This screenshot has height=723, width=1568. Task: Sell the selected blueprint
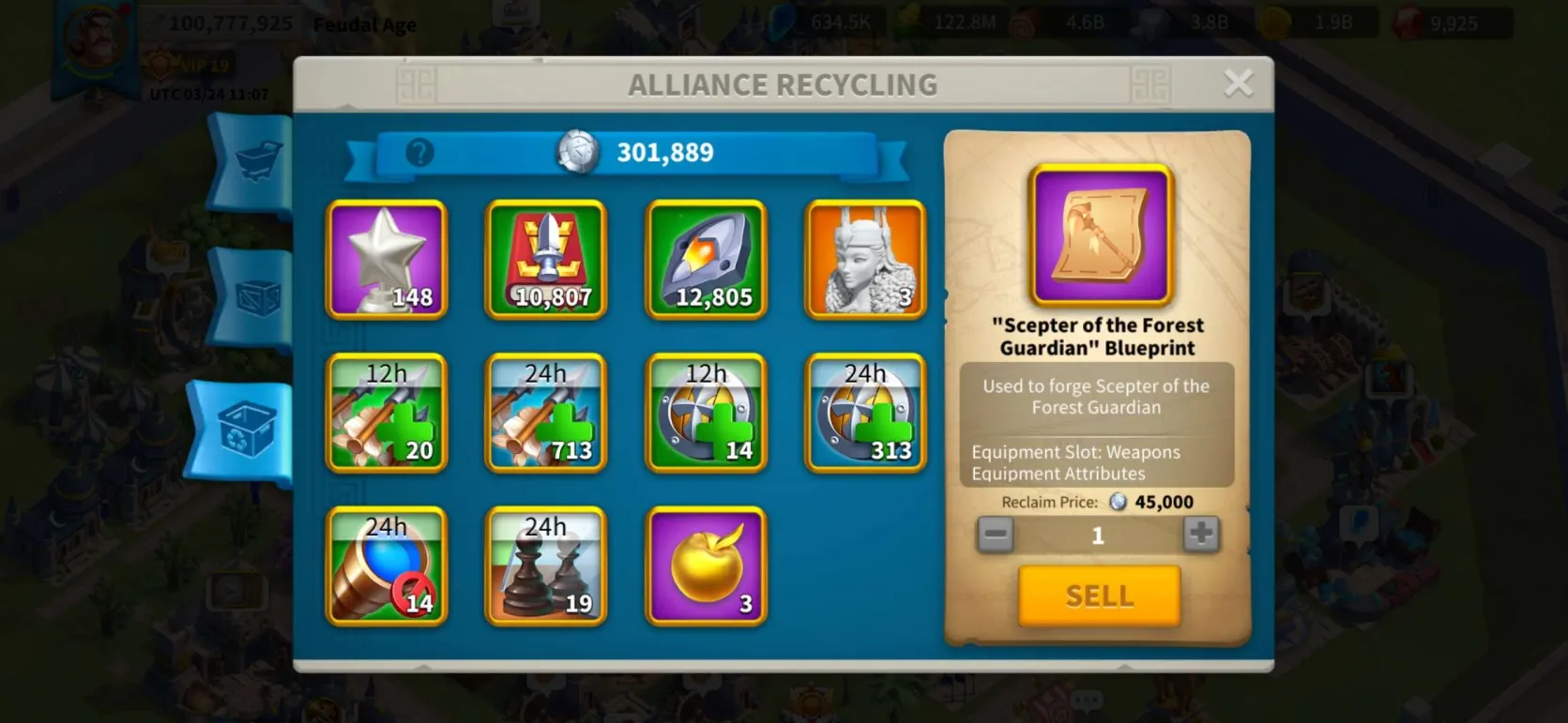click(1099, 595)
